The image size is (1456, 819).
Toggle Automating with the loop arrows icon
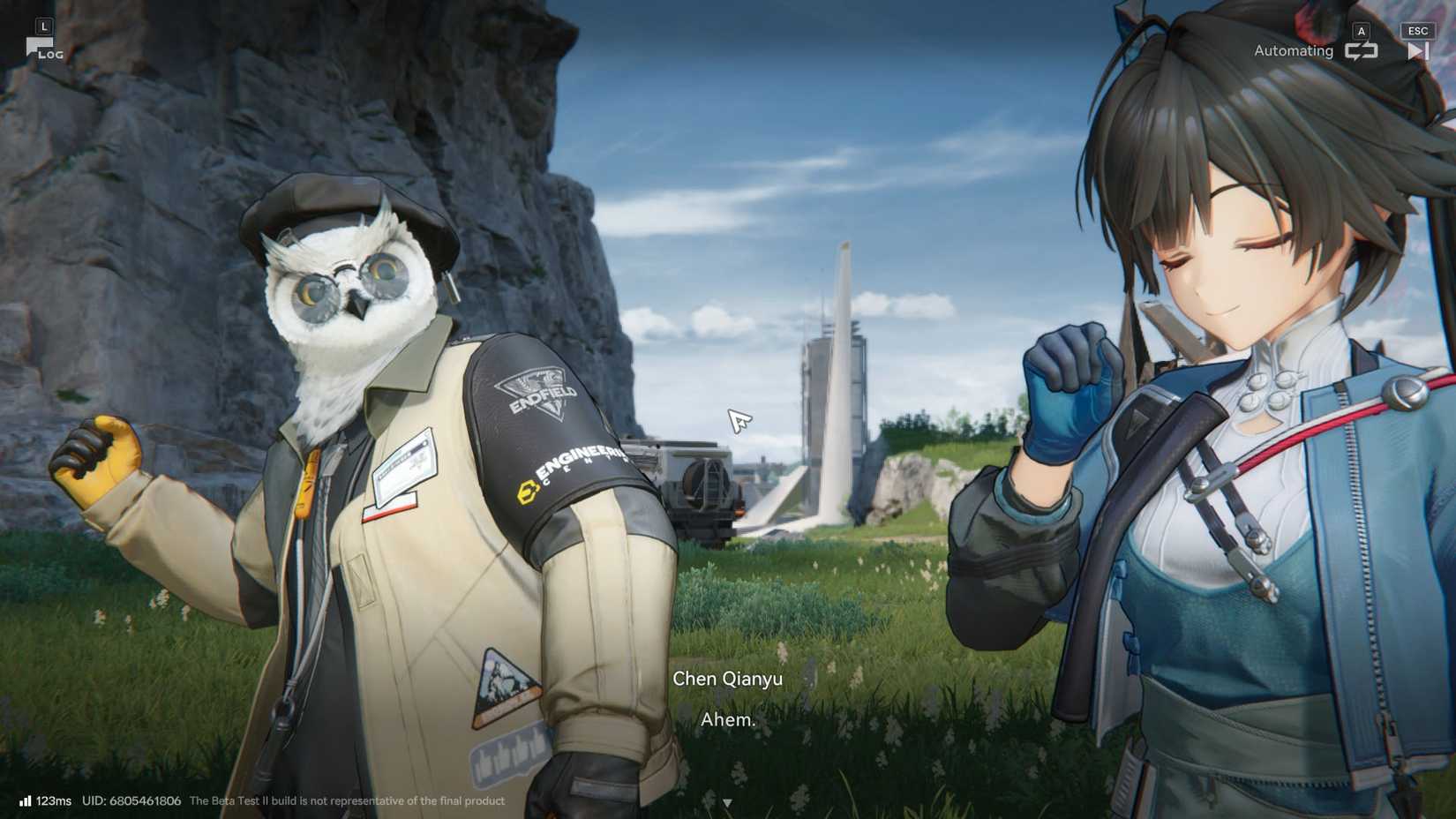pyautogui.click(x=1362, y=50)
